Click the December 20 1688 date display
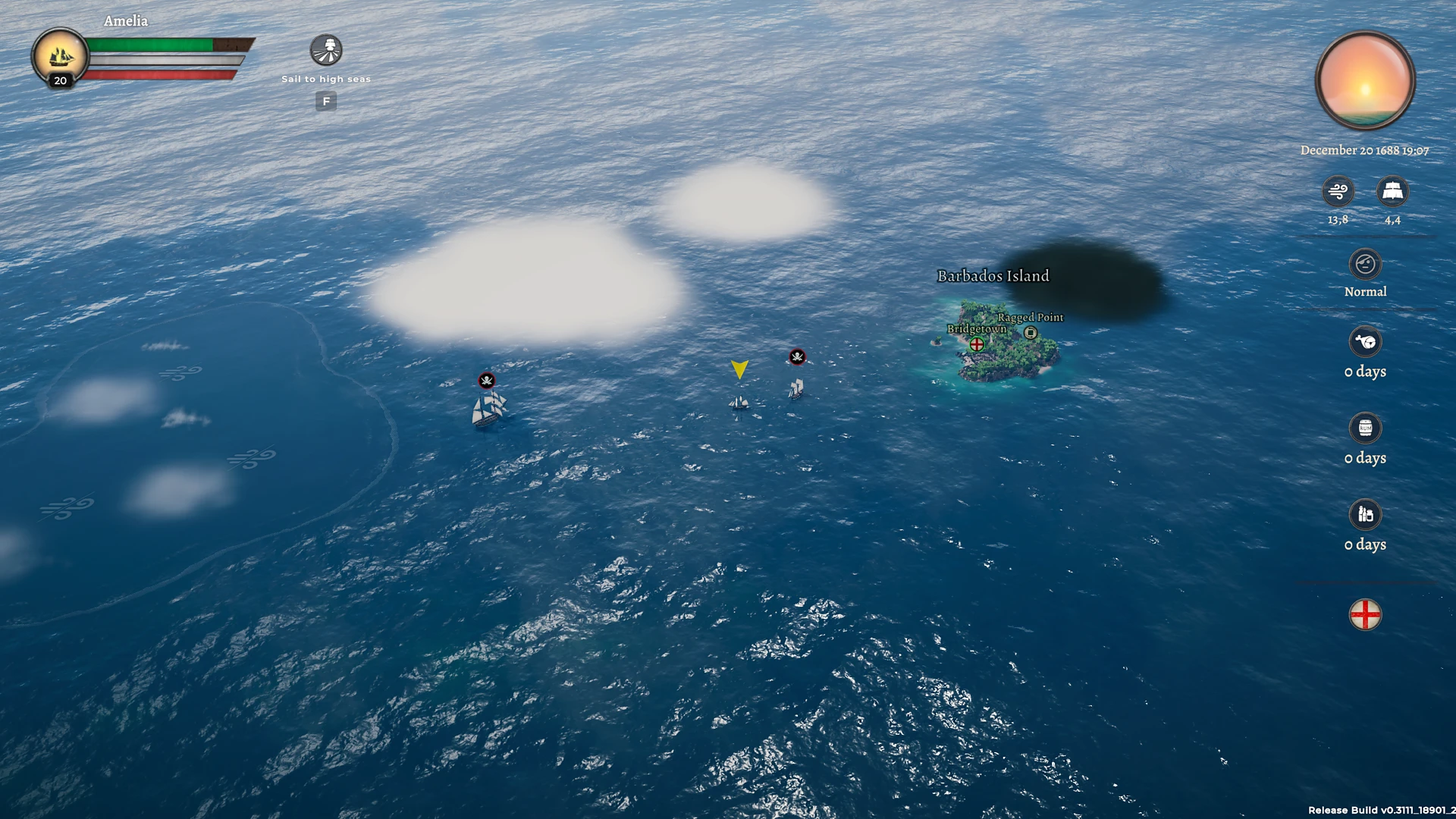 [x=1365, y=150]
